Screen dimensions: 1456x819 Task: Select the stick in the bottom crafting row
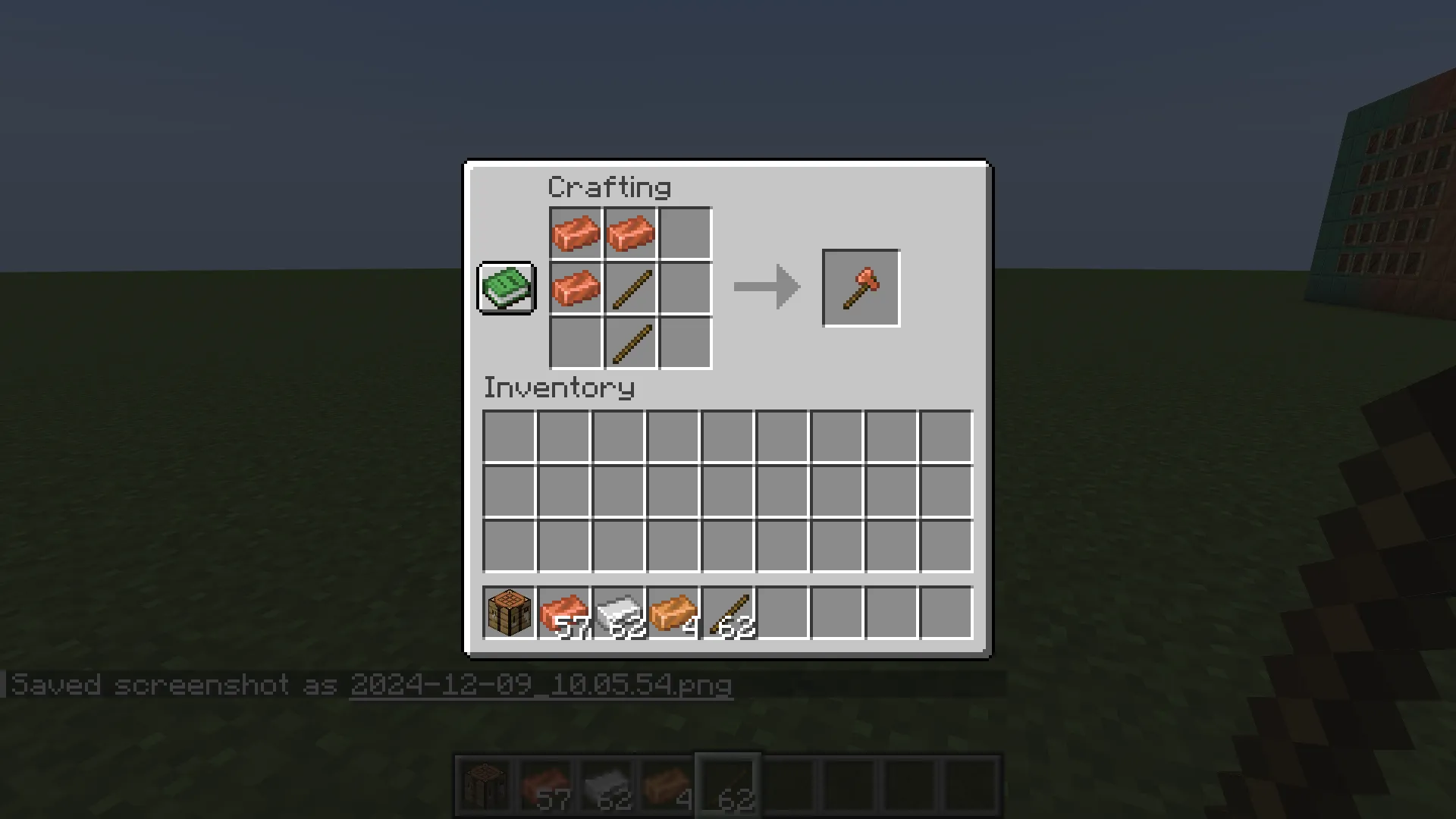coord(630,343)
